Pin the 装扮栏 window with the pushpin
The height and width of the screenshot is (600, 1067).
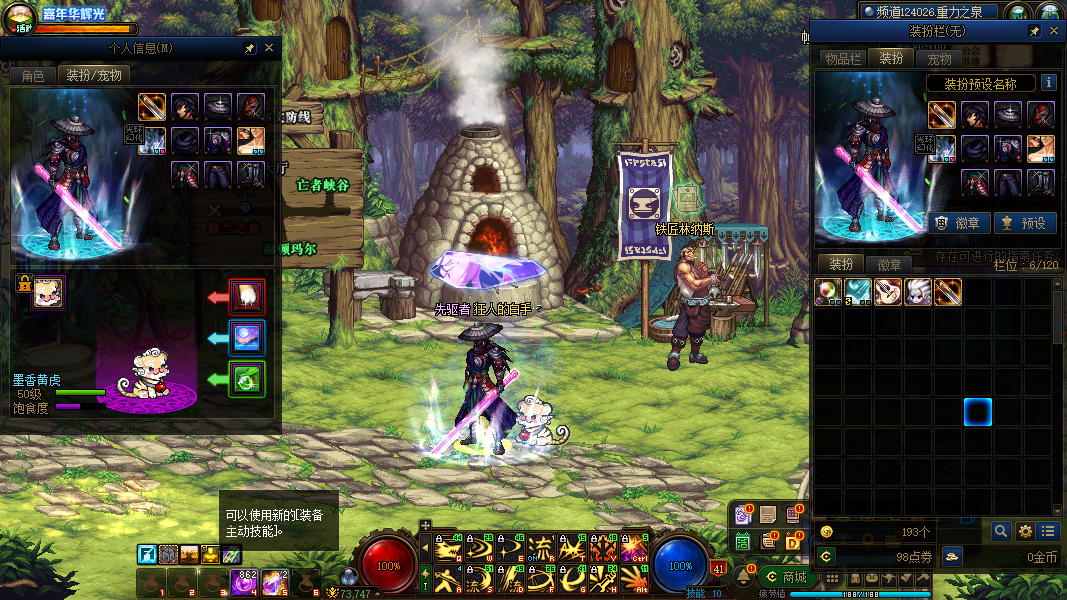pos(1035,31)
